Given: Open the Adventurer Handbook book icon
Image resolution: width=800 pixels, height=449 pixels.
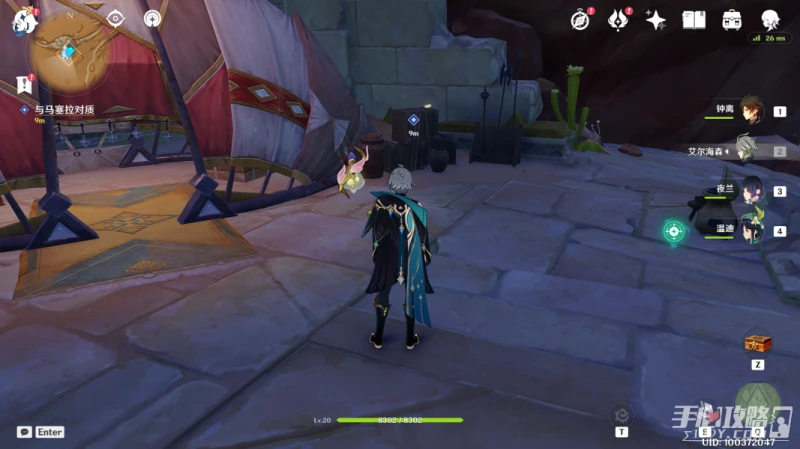Looking at the screenshot, I should (694, 19).
